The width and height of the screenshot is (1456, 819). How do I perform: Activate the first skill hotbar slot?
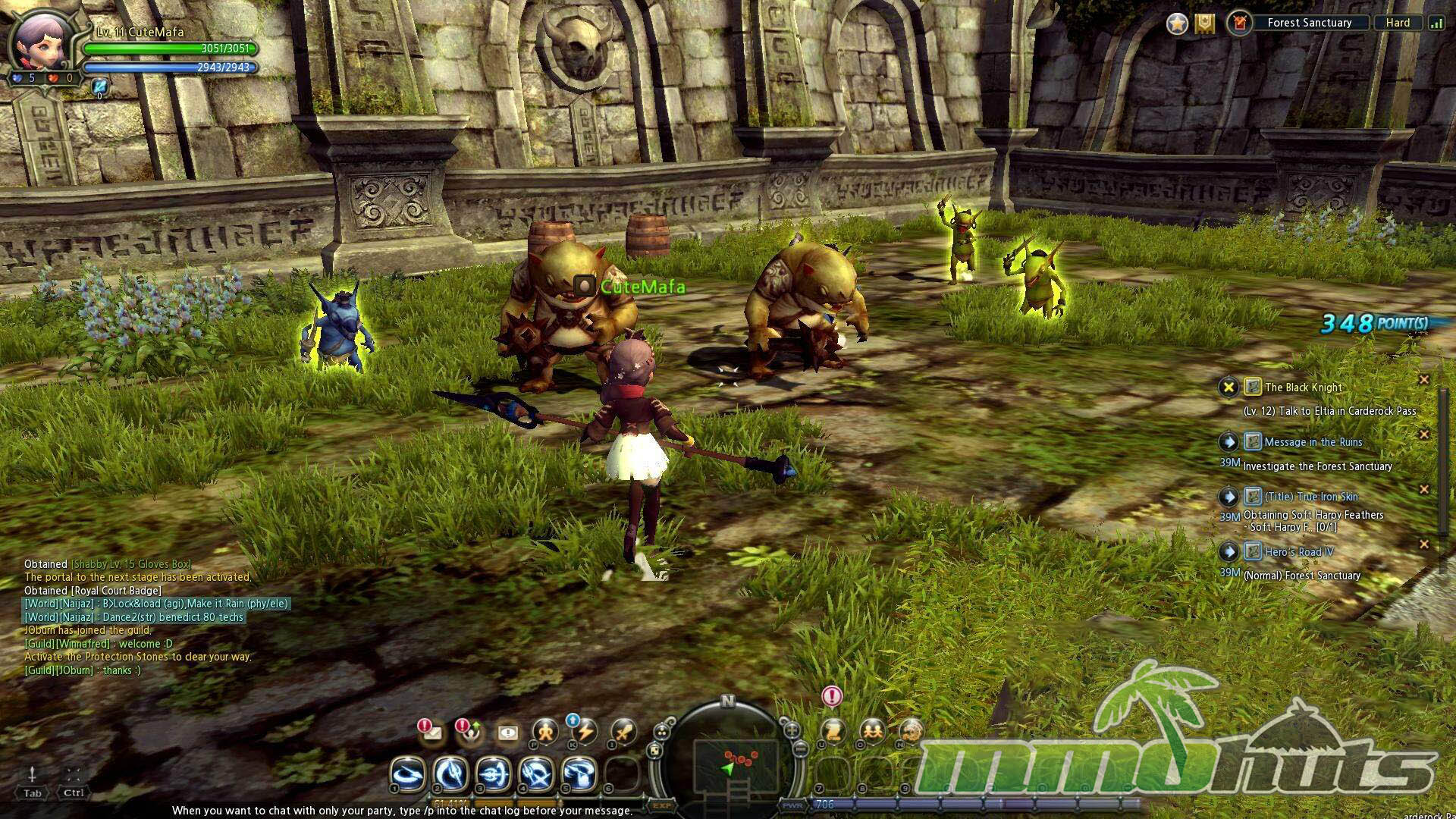[x=408, y=774]
